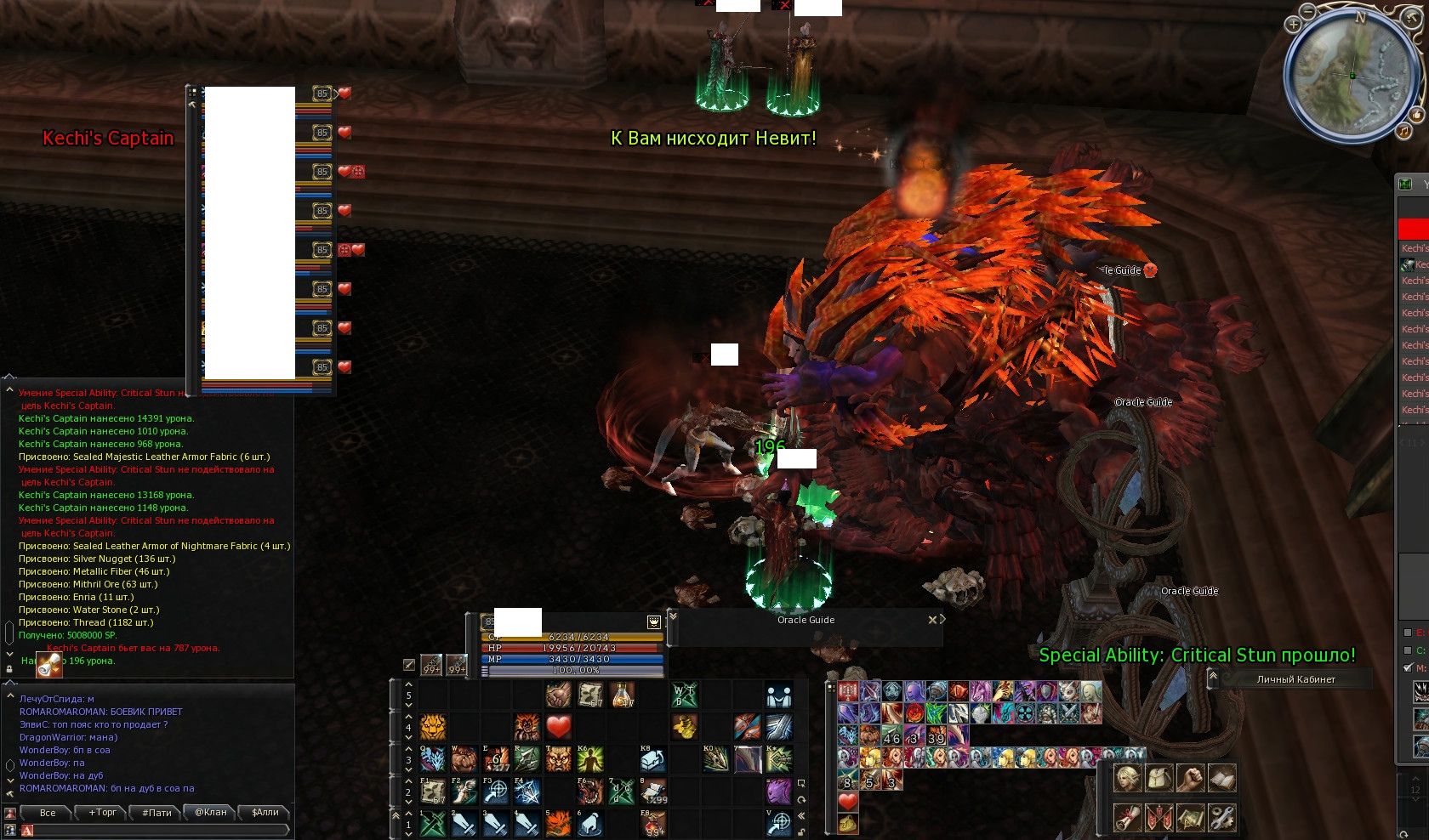Switch to the Все chat tab
The width and height of the screenshot is (1429, 840).
pos(48,813)
